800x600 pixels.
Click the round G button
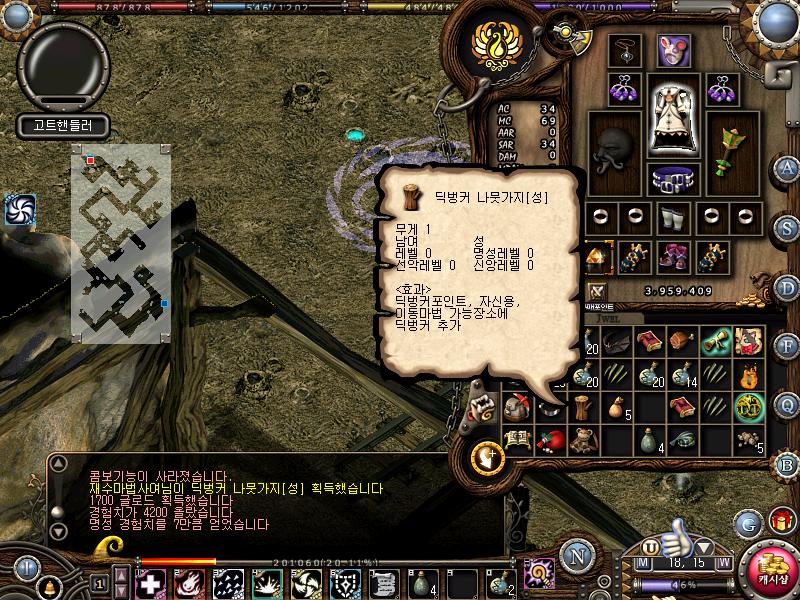coord(747,523)
